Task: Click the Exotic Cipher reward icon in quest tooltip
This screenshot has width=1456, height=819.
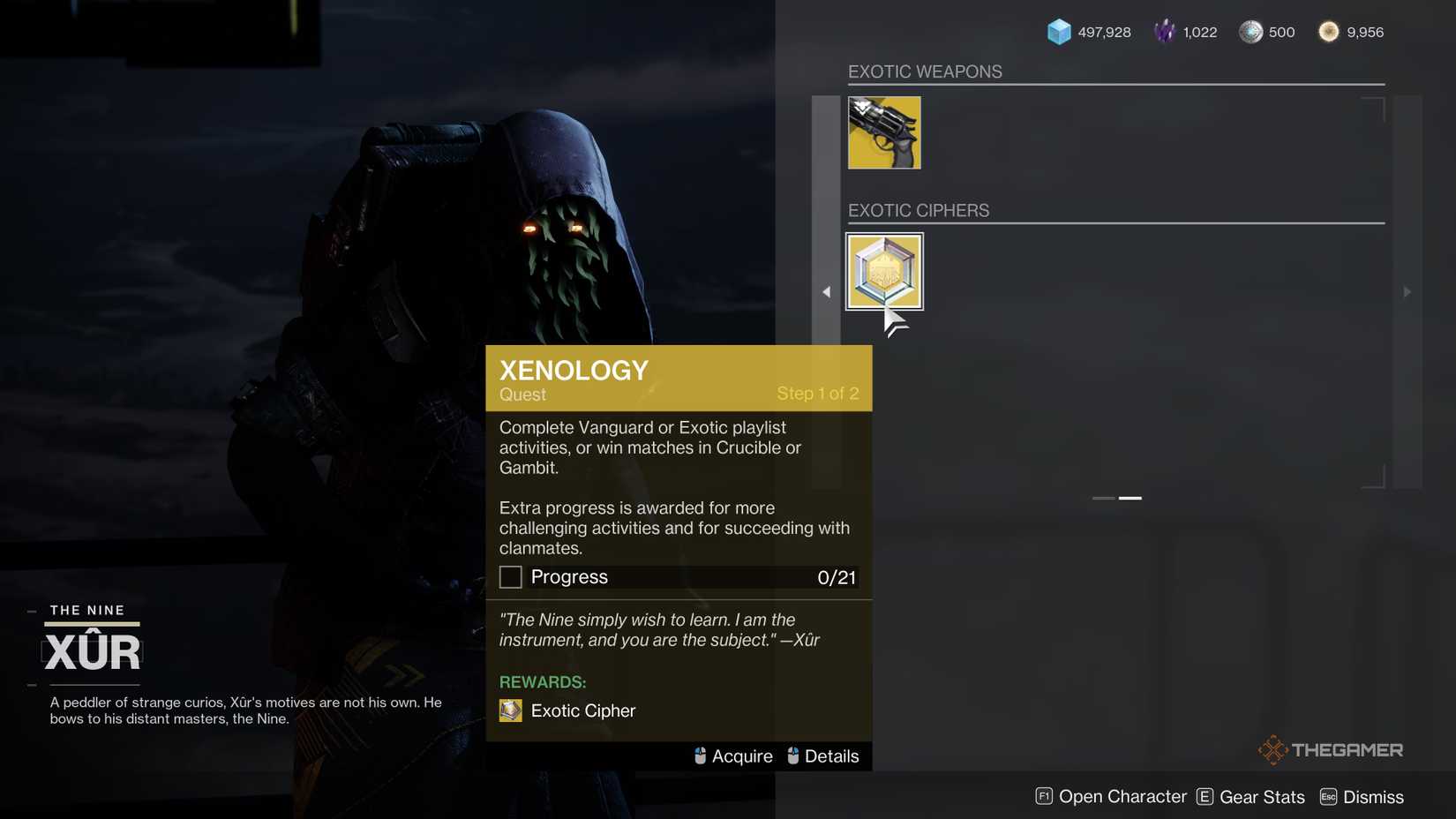Action: [510, 710]
